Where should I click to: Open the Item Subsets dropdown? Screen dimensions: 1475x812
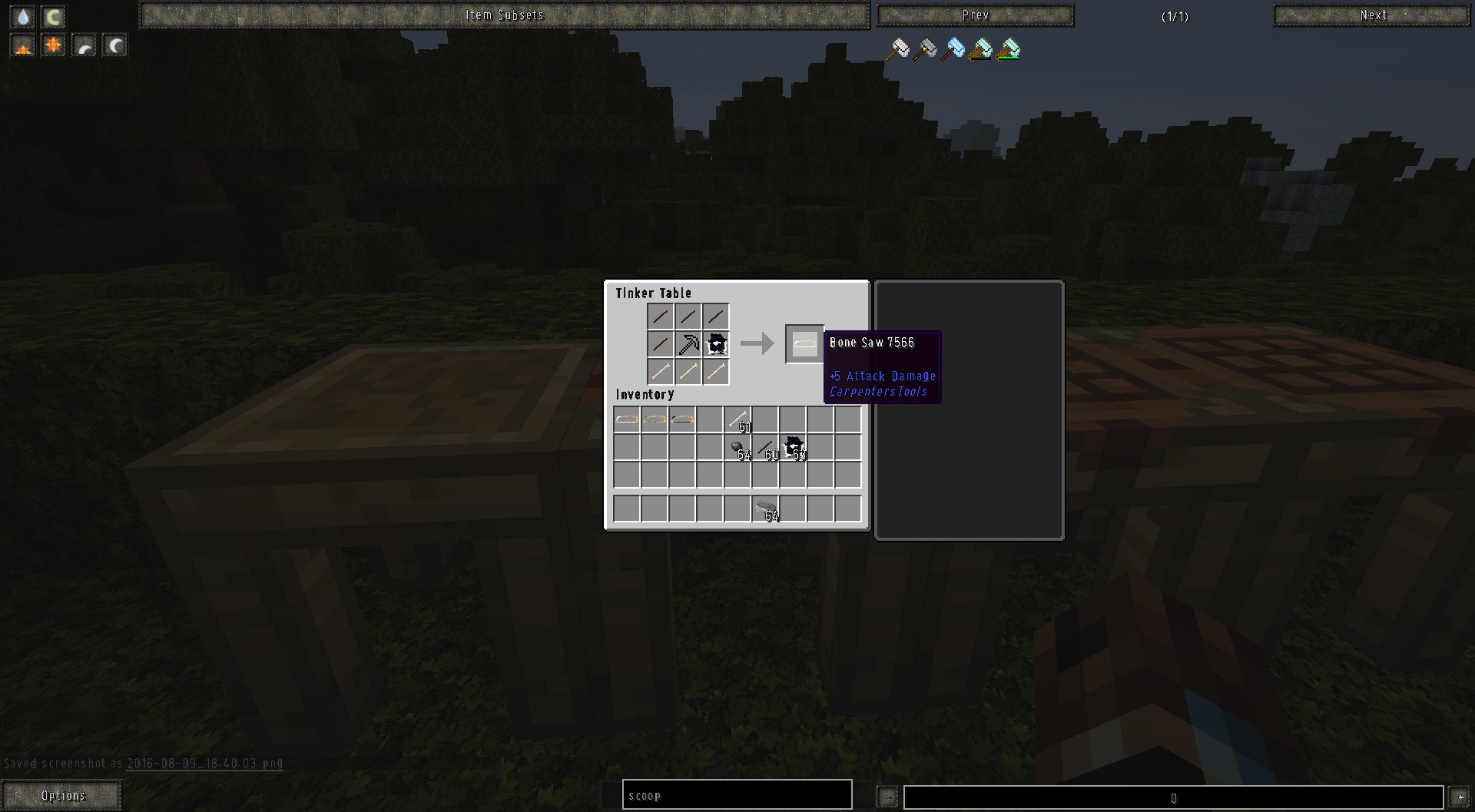tap(505, 15)
